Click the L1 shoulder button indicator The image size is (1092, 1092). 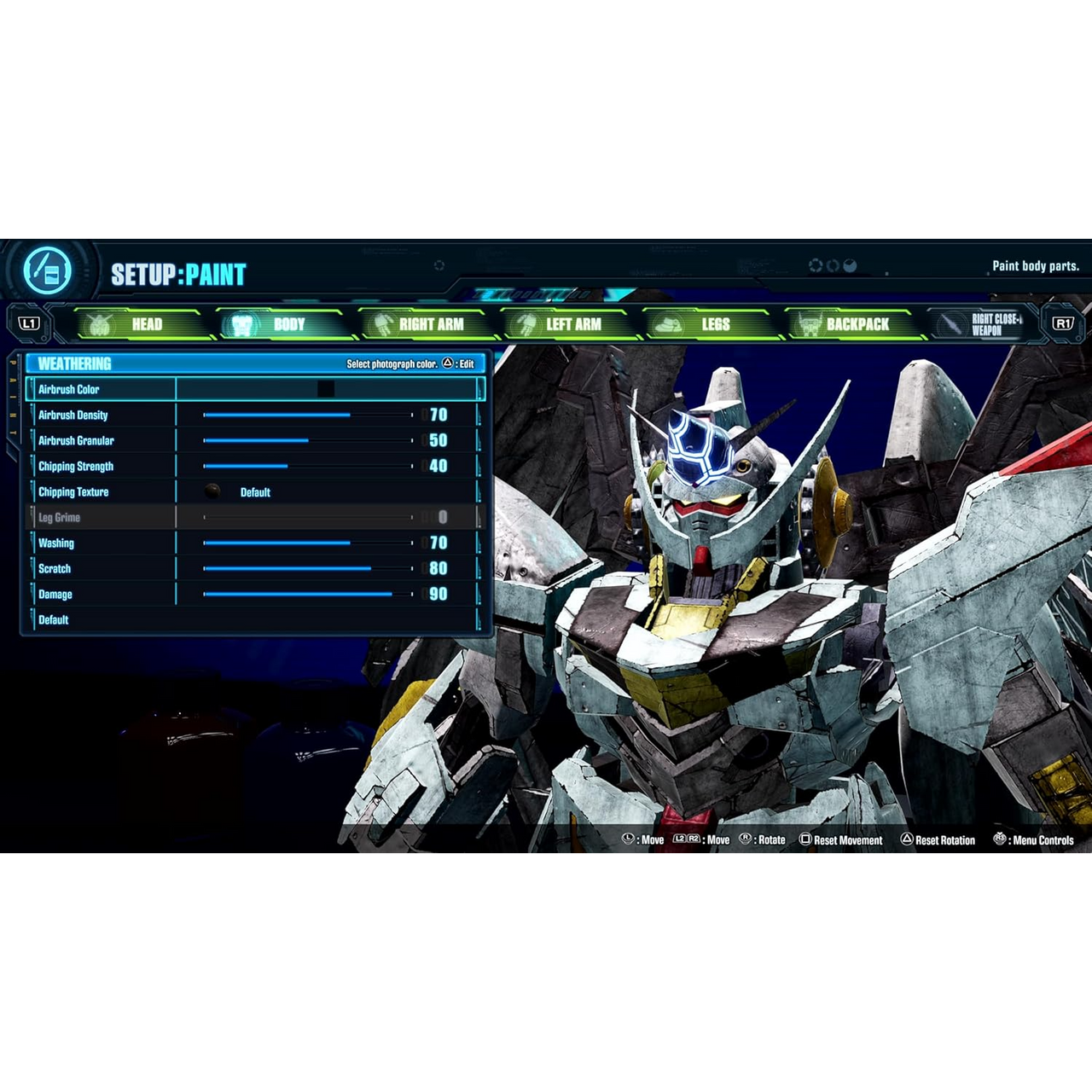click(30, 324)
